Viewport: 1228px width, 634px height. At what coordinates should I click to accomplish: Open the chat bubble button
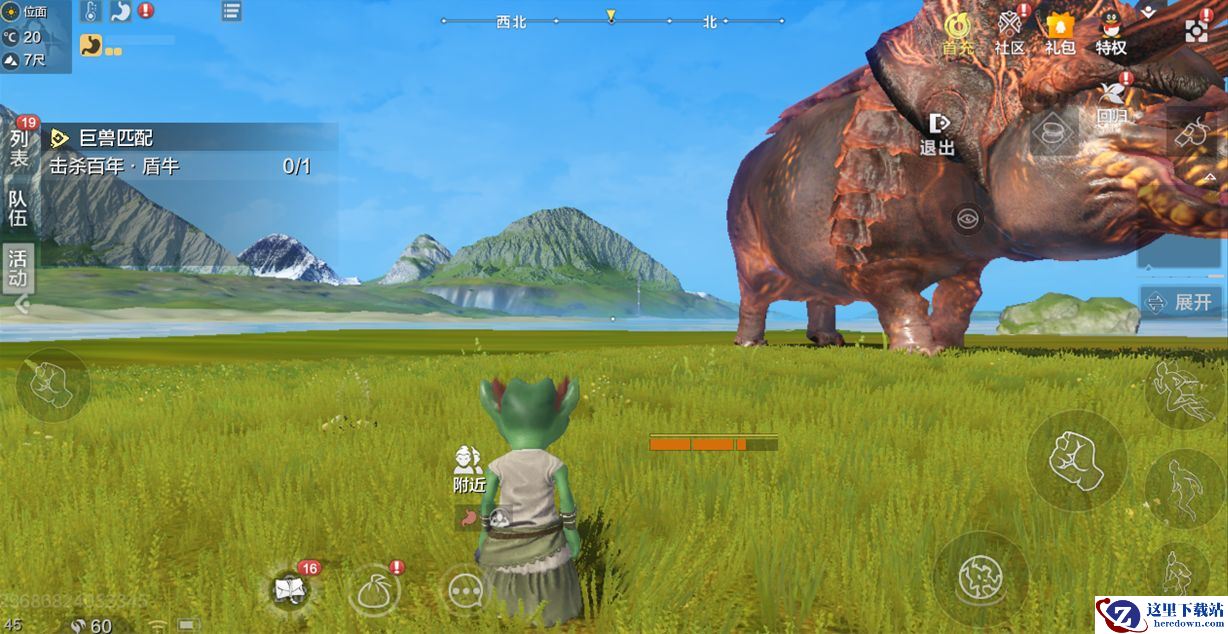point(465,590)
